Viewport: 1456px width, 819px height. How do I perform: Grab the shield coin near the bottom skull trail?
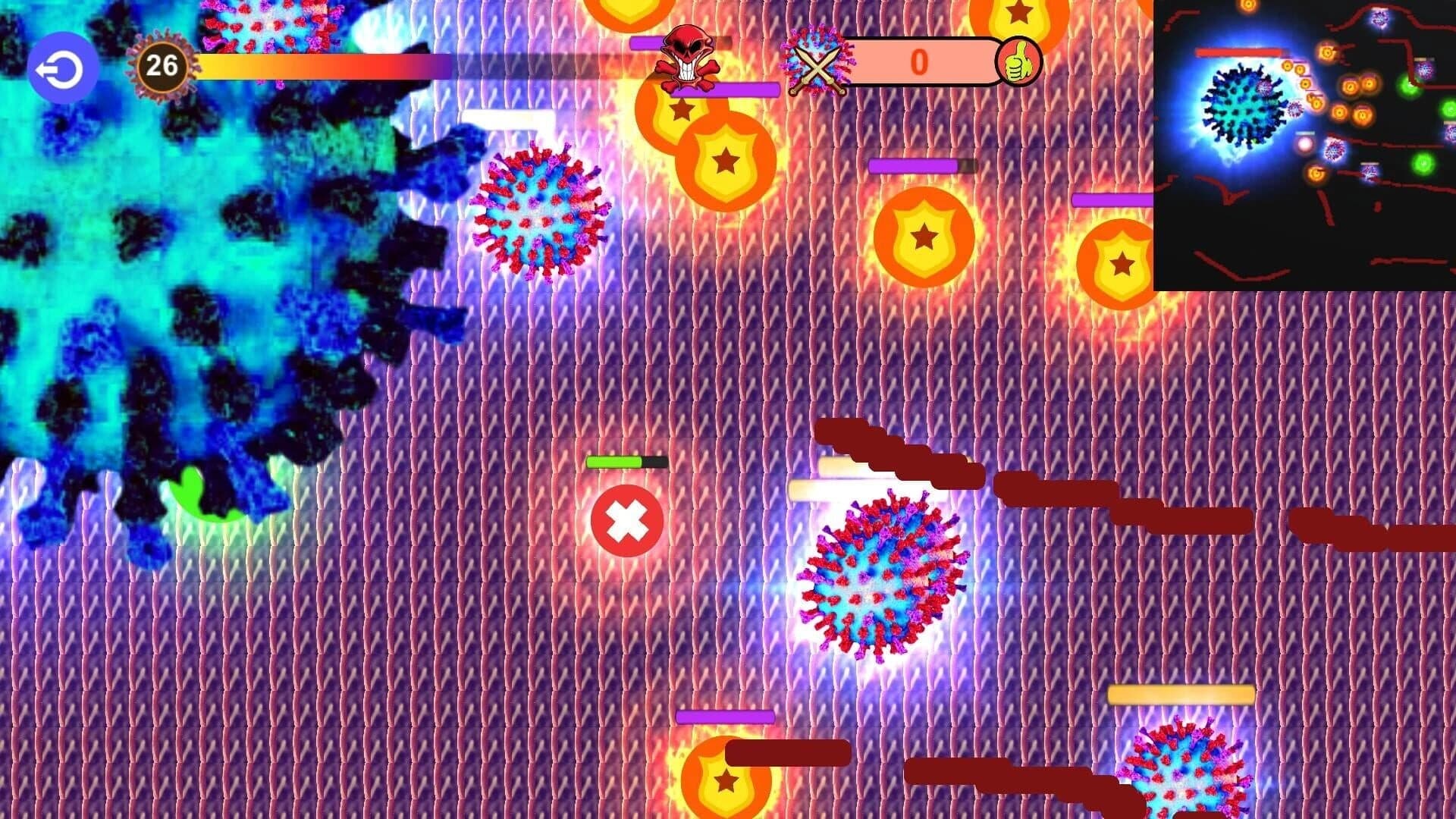pyautogui.click(x=726, y=781)
